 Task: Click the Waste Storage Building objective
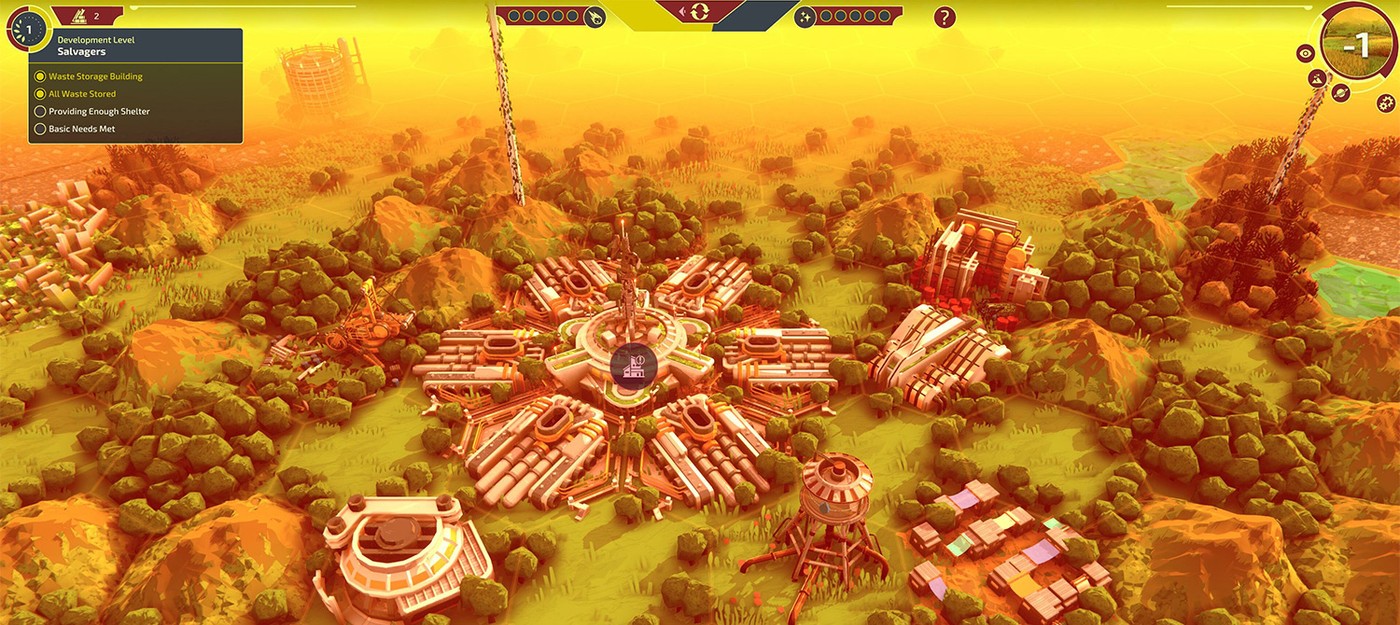(95, 76)
